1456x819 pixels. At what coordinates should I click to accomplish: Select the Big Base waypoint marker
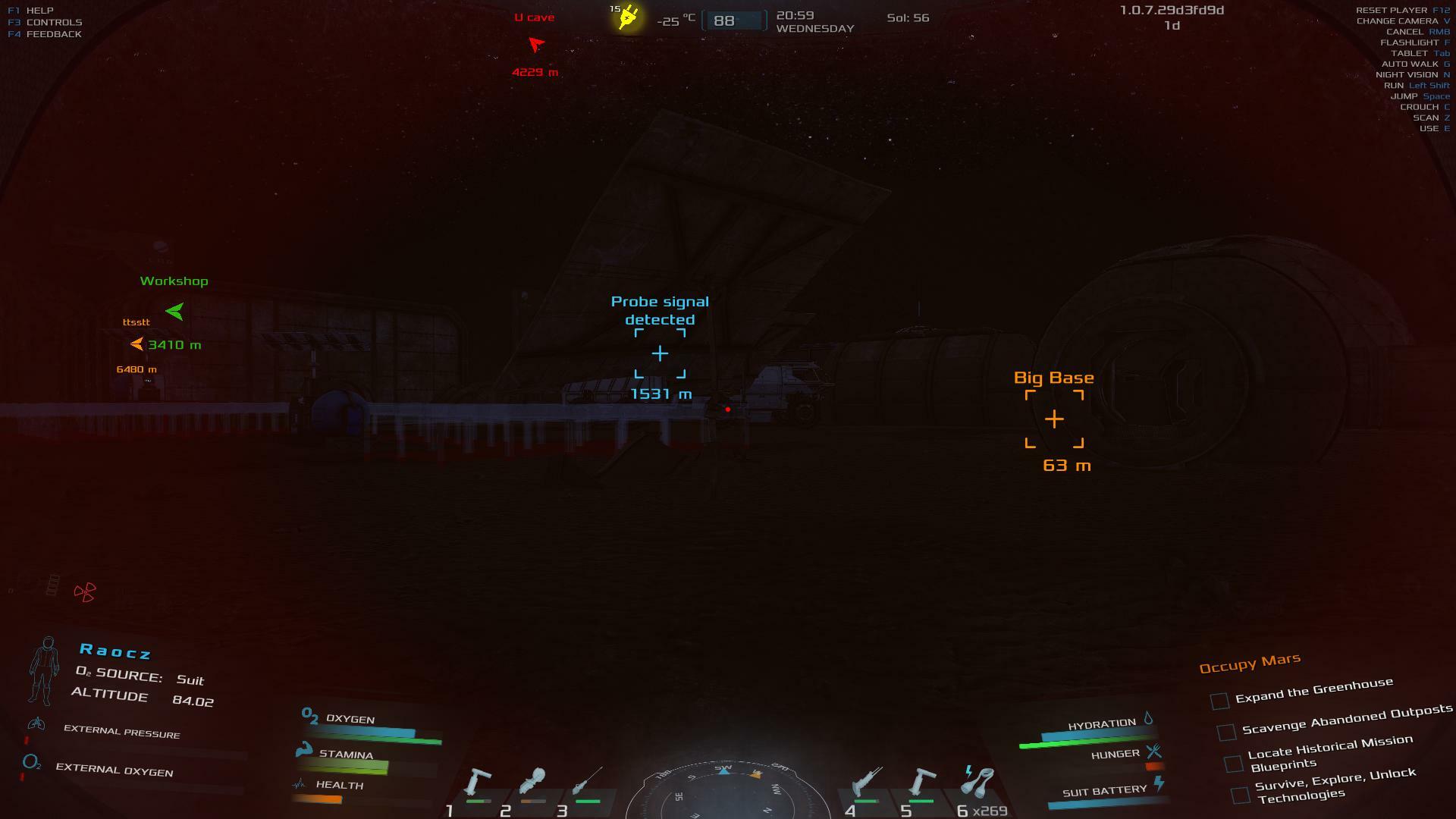[x=1054, y=419]
